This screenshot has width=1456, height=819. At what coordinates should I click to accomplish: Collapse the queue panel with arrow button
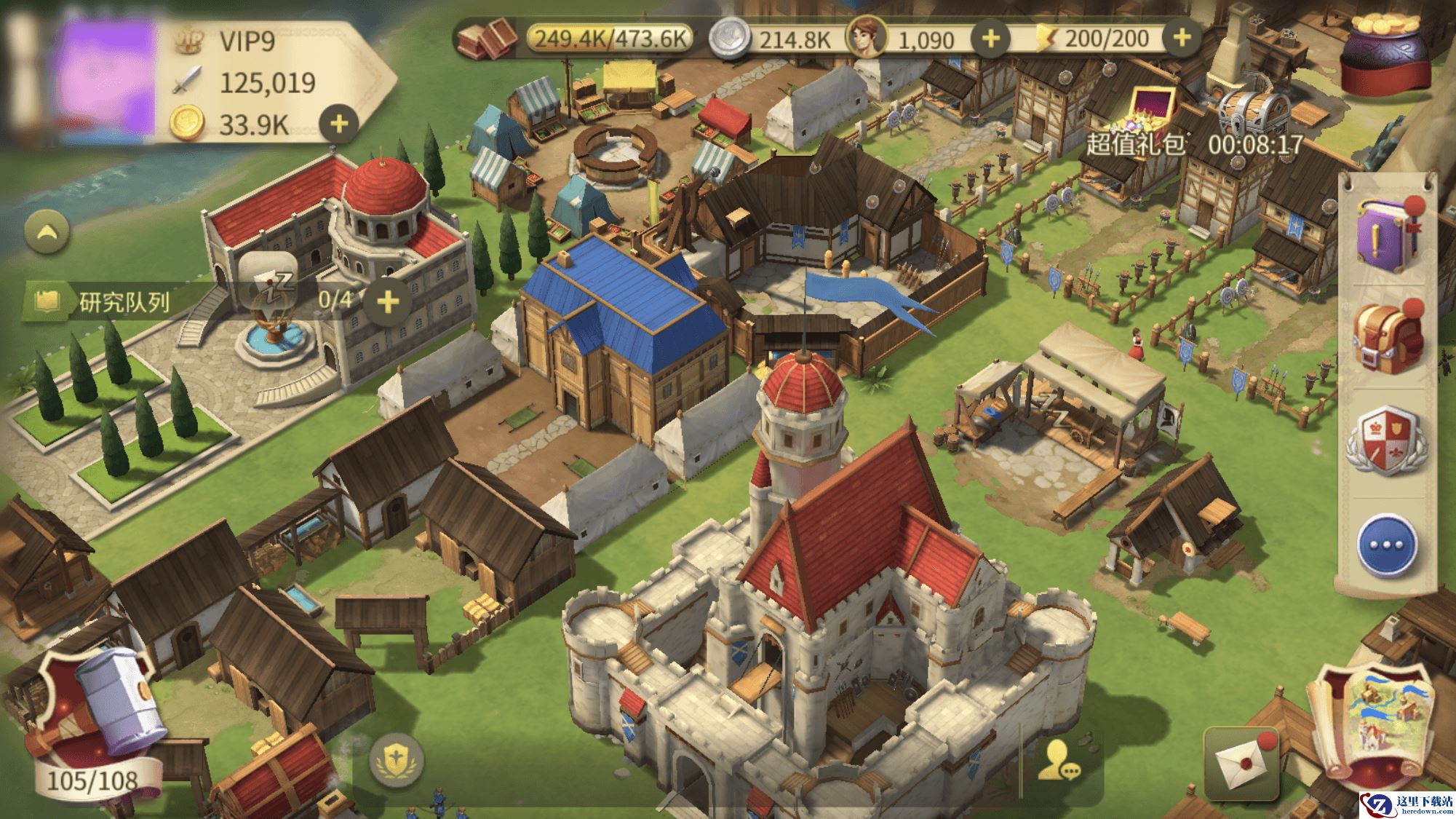click(47, 233)
